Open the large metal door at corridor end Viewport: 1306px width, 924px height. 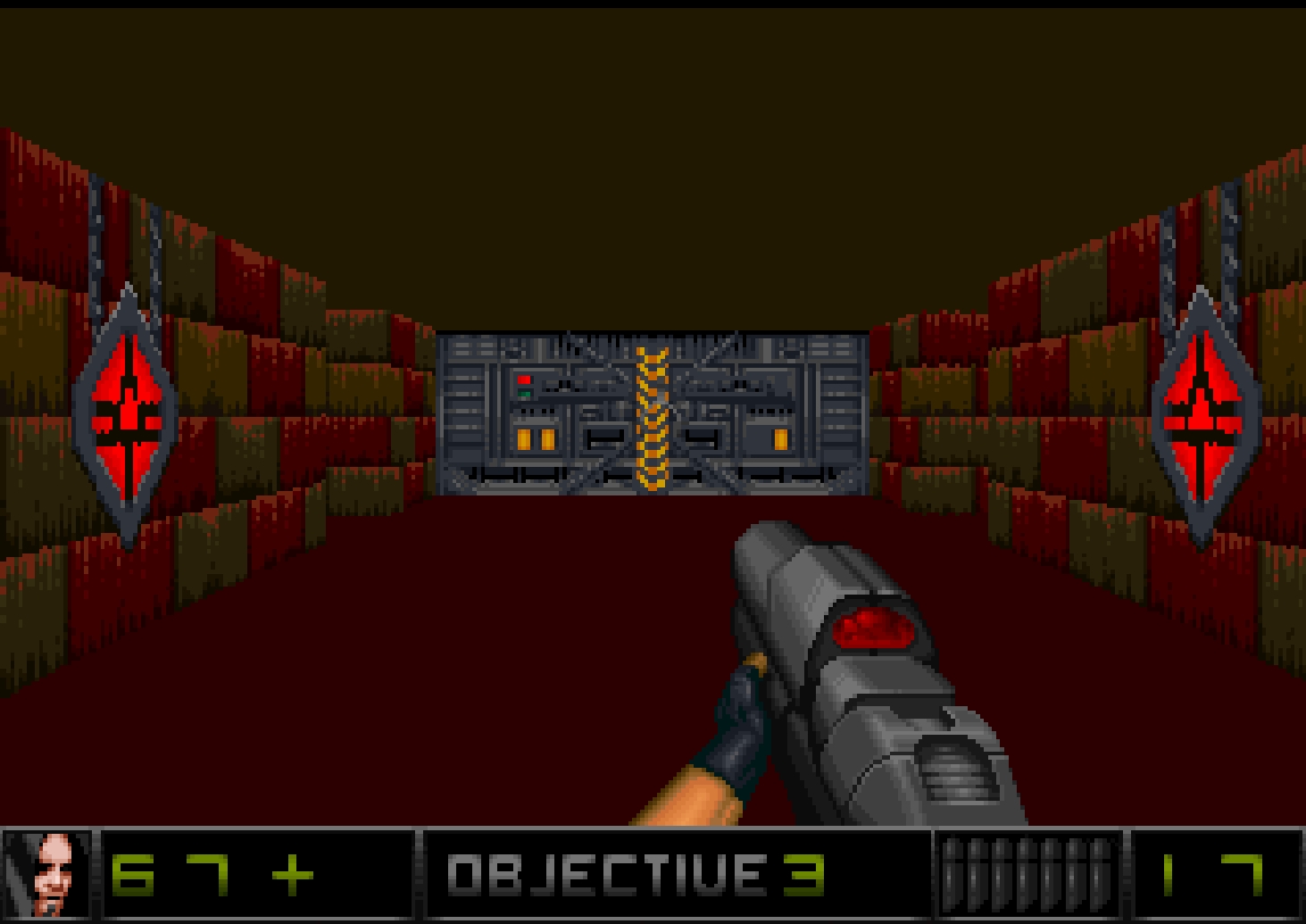(x=652, y=411)
